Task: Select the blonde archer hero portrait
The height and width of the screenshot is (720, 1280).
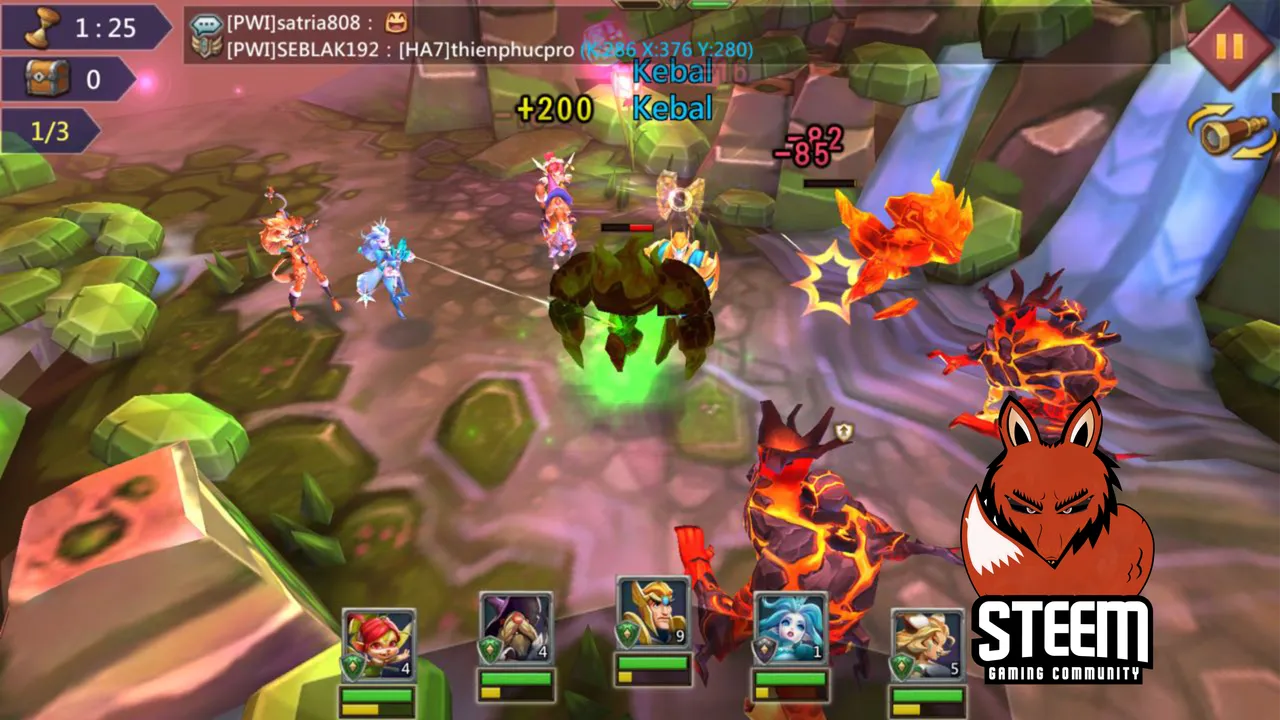Action: 927,644
